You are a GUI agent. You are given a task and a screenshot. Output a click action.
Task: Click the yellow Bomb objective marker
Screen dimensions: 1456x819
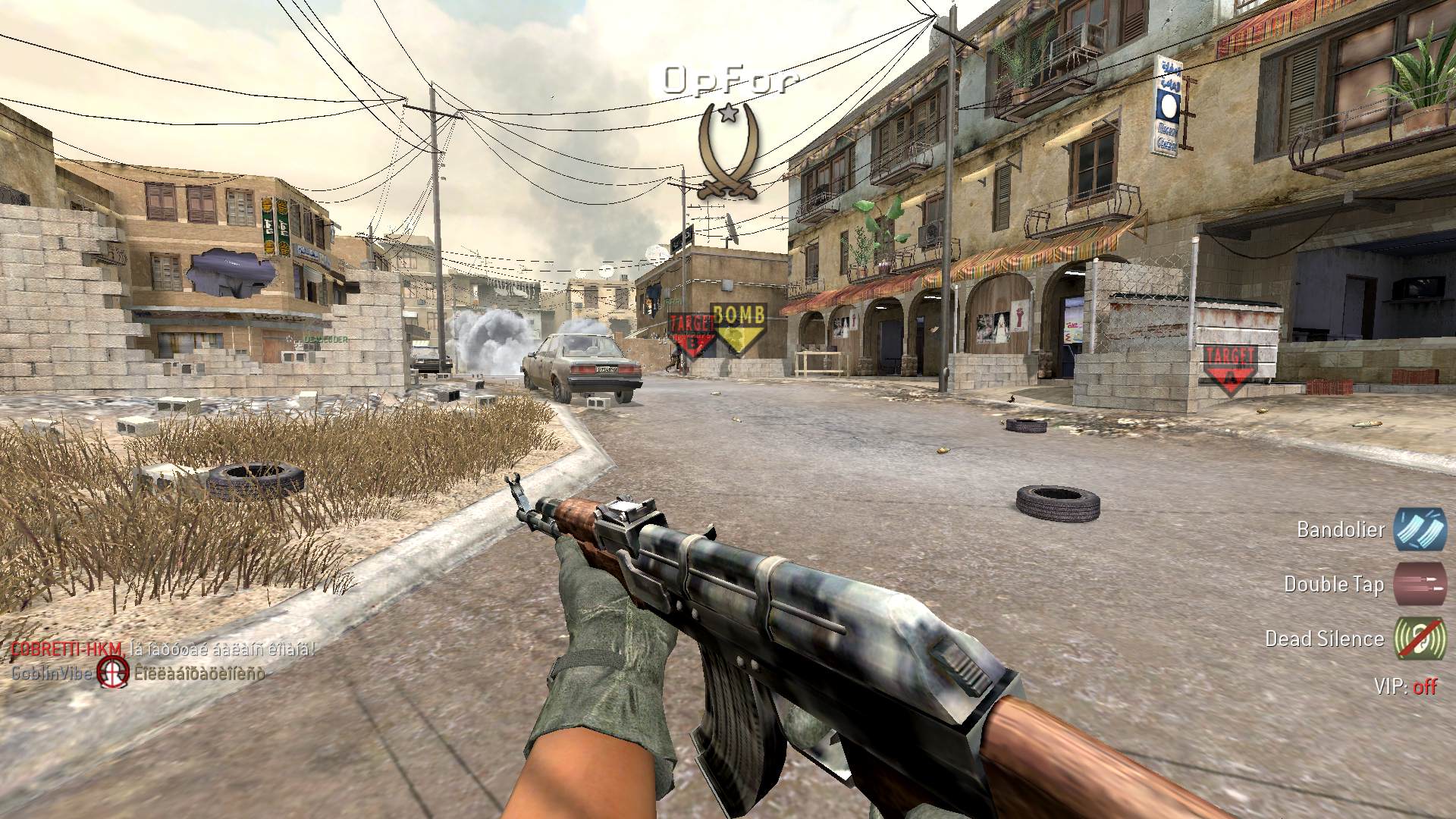(739, 327)
